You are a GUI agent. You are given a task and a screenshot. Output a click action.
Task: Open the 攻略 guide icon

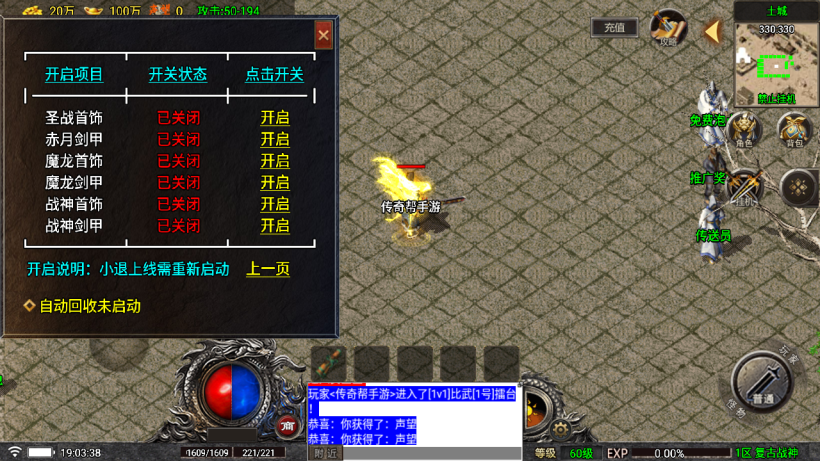667,28
